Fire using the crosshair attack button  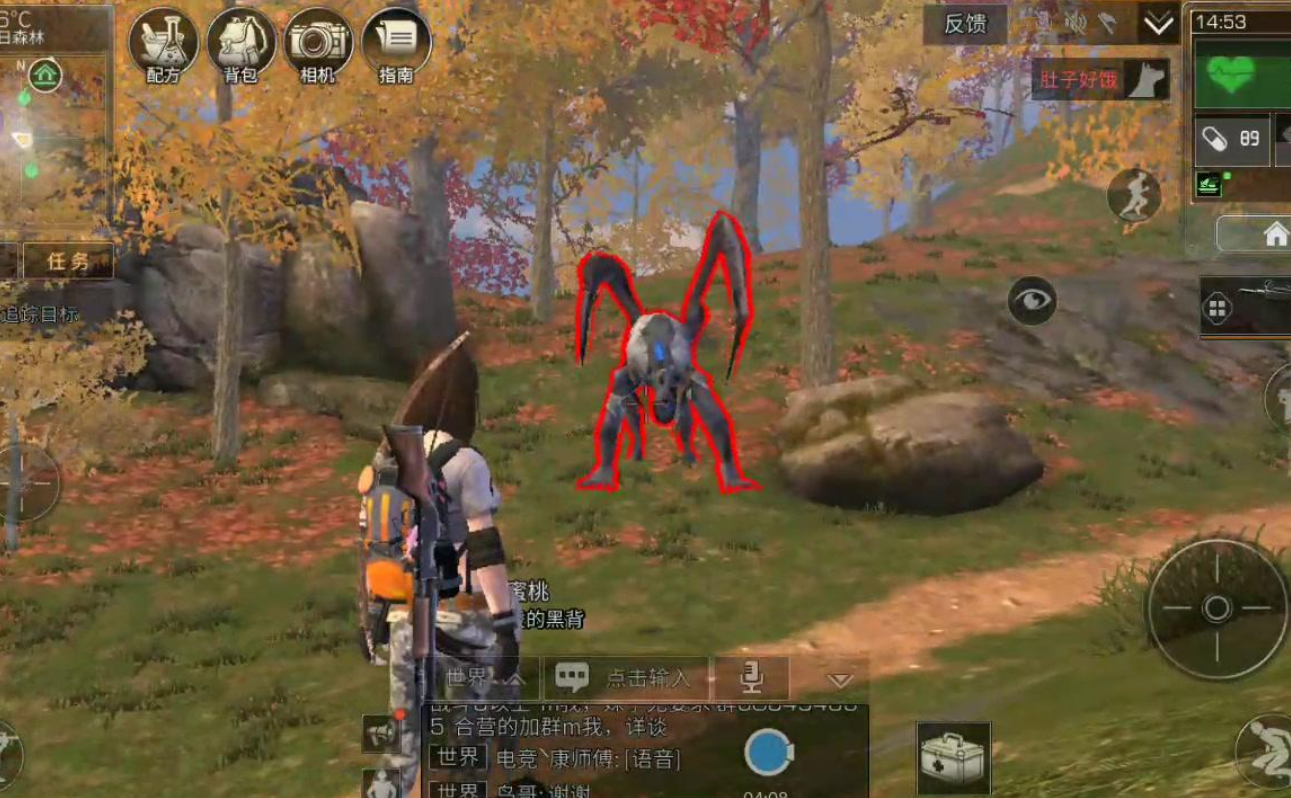pos(1216,608)
